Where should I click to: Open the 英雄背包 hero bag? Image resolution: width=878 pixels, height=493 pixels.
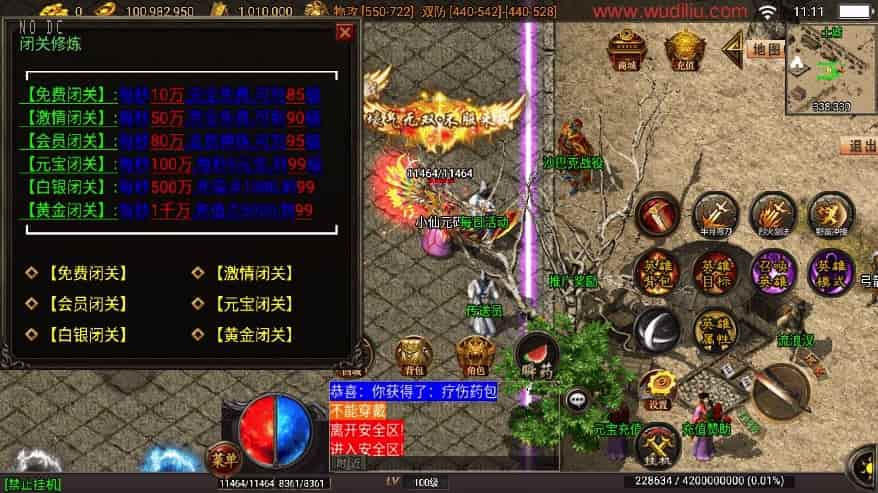(656, 272)
